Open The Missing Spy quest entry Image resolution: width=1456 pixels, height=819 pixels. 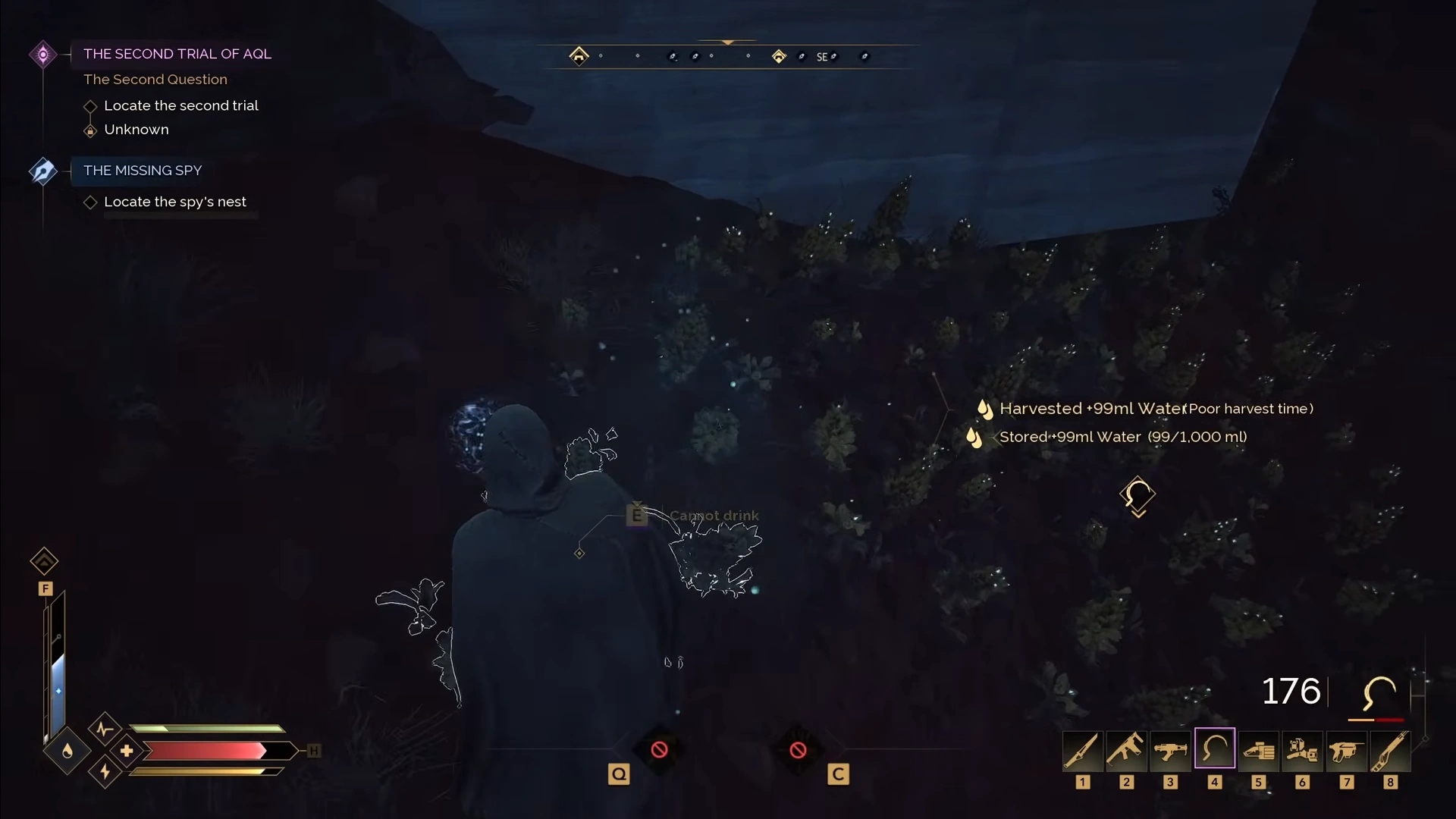coord(142,171)
